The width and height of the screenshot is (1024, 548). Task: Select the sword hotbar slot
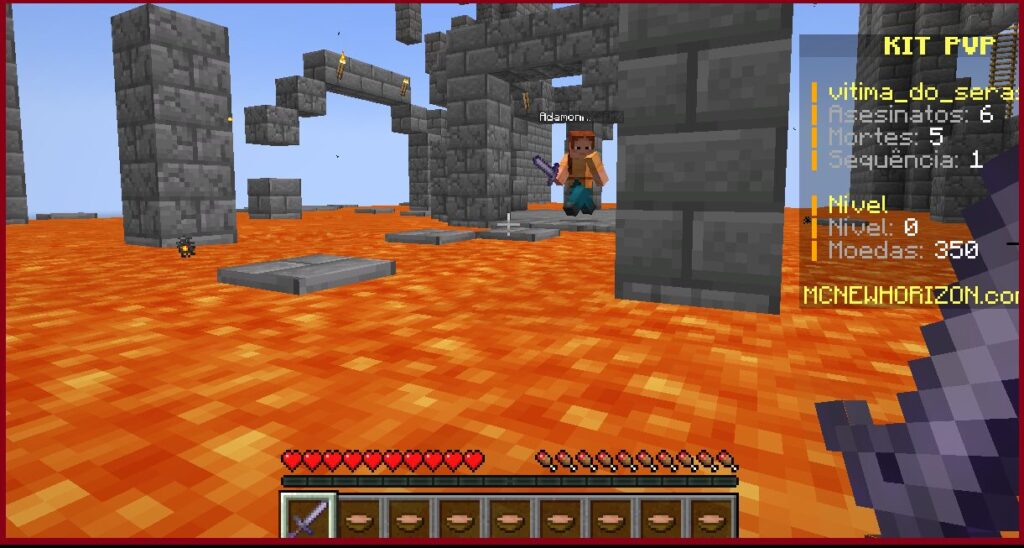(x=308, y=517)
